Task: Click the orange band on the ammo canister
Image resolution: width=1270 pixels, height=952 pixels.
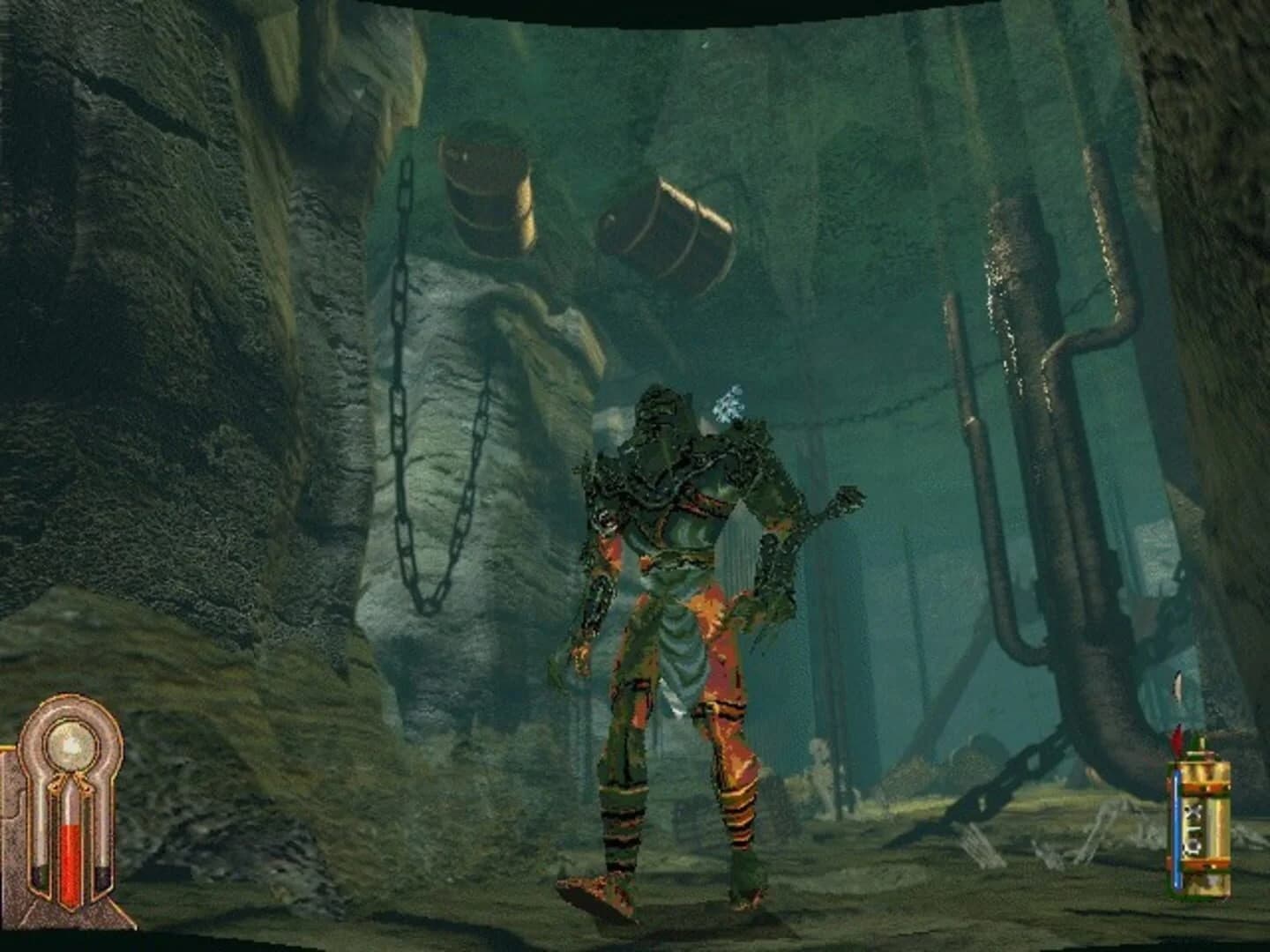Action: 1206,789
